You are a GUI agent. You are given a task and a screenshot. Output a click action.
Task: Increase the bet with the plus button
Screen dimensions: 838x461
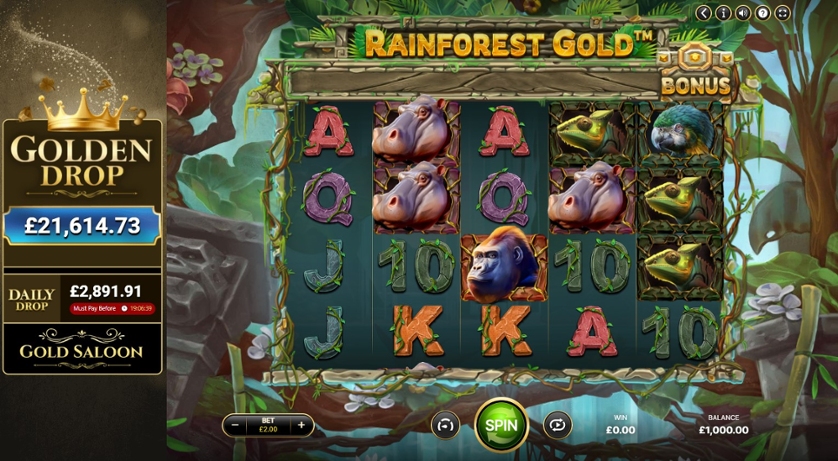point(300,425)
